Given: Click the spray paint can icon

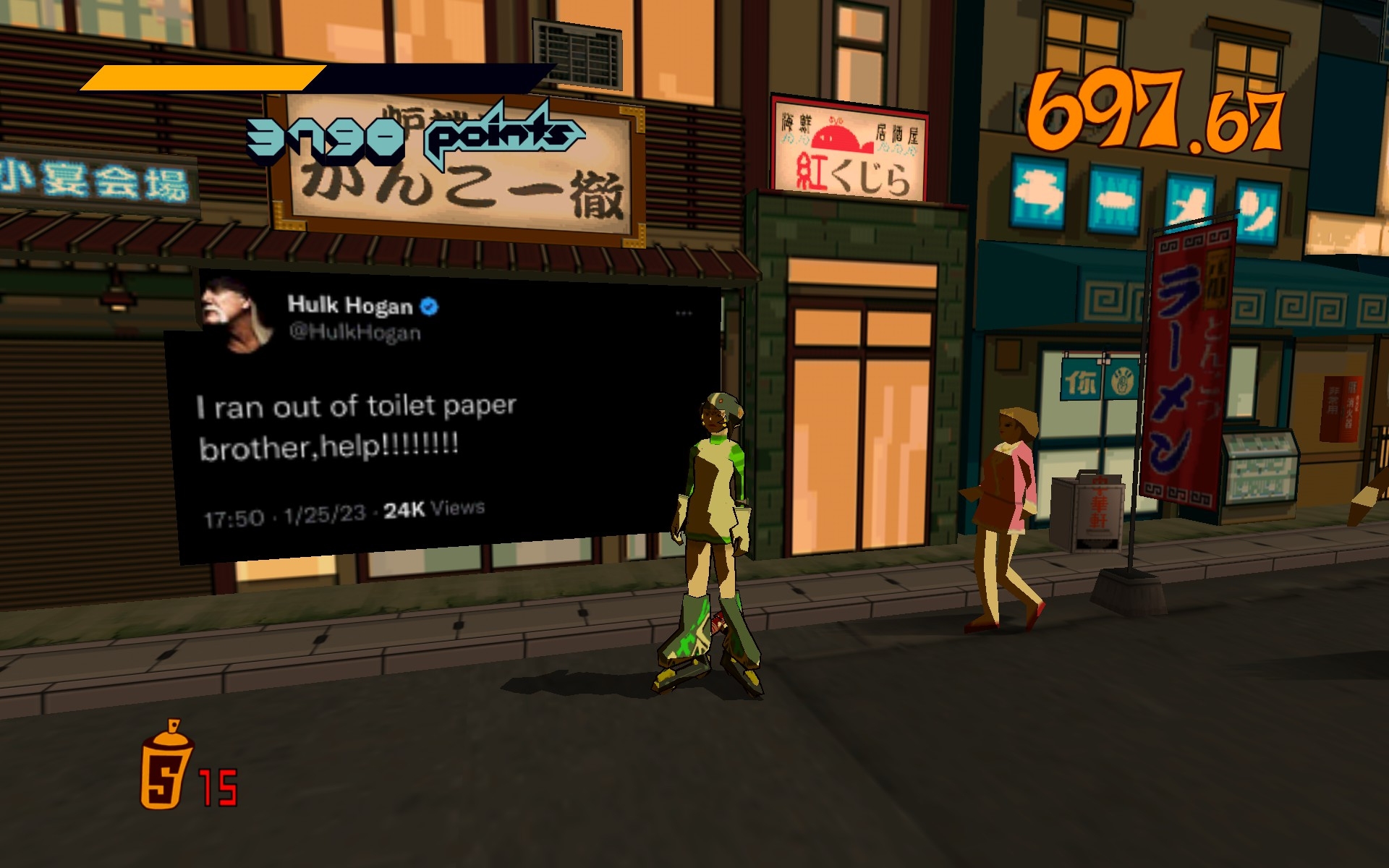Looking at the screenshot, I should point(166,766).
